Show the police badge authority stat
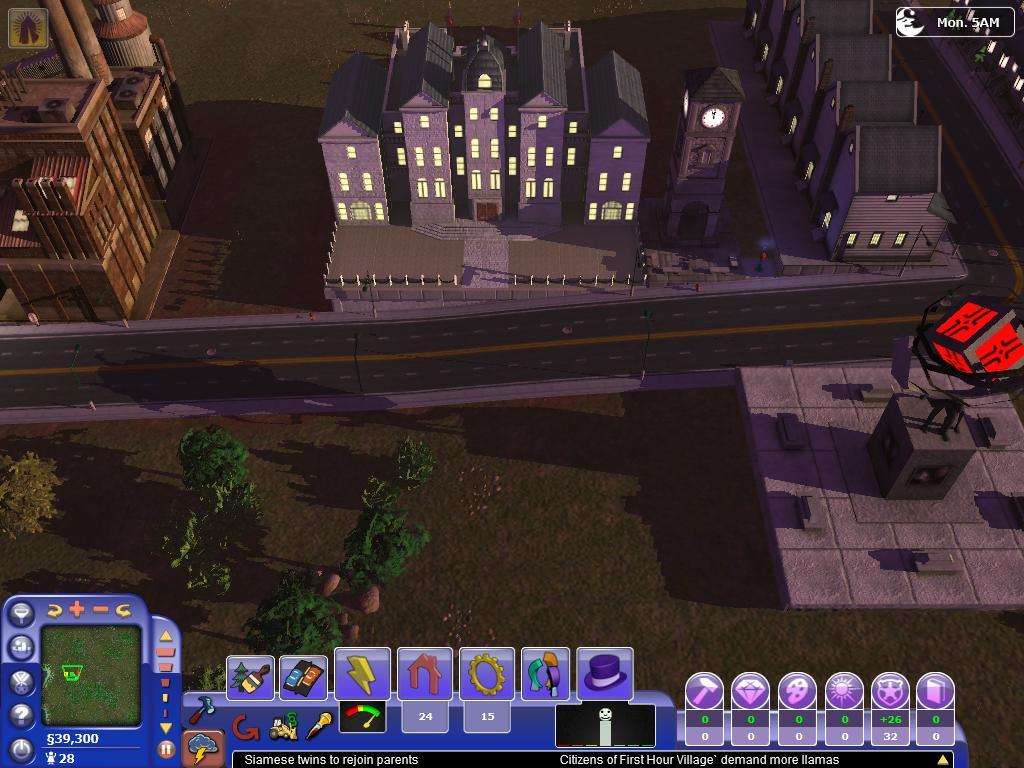This screenshot has height=768, width=1024. tap(890, 691)
